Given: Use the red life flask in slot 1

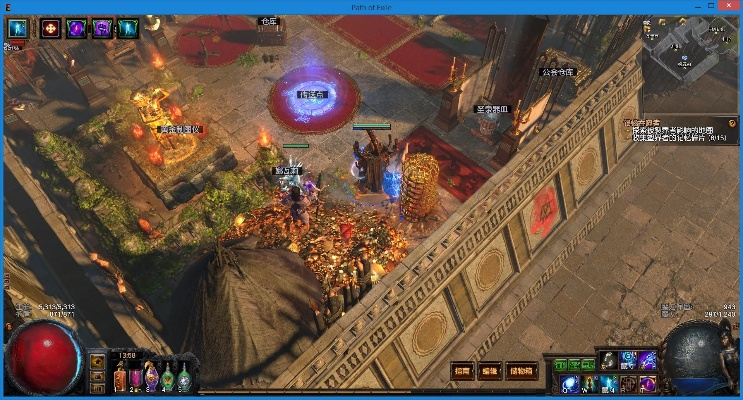Looking at the screenshot, I should 121,378.
